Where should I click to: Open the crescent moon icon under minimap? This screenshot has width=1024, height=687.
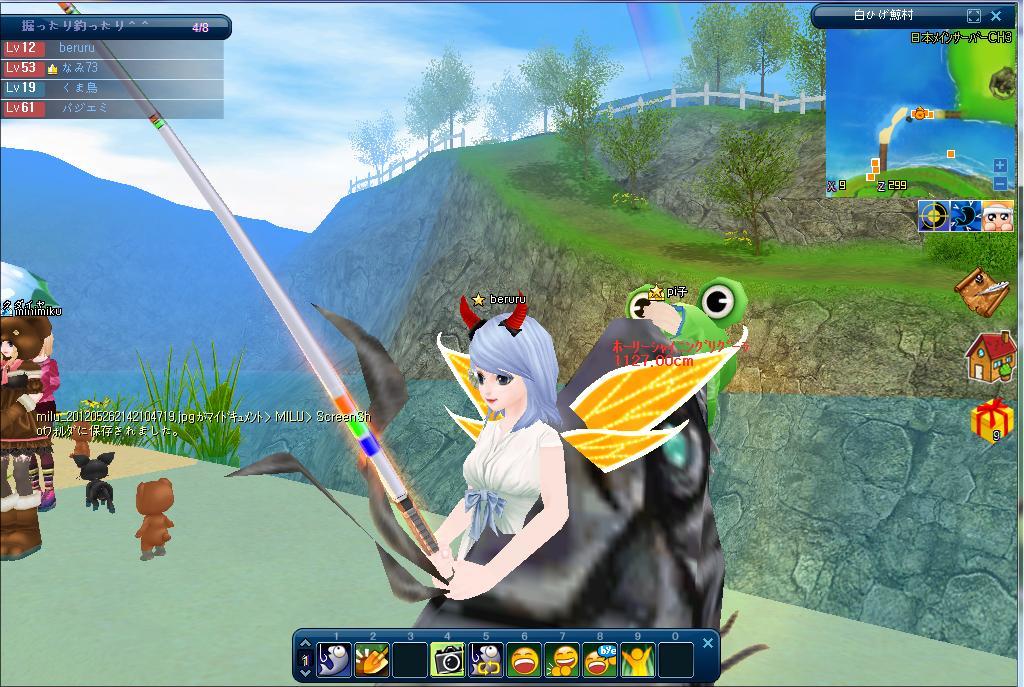pyautogui.click(x=965, y=216)
